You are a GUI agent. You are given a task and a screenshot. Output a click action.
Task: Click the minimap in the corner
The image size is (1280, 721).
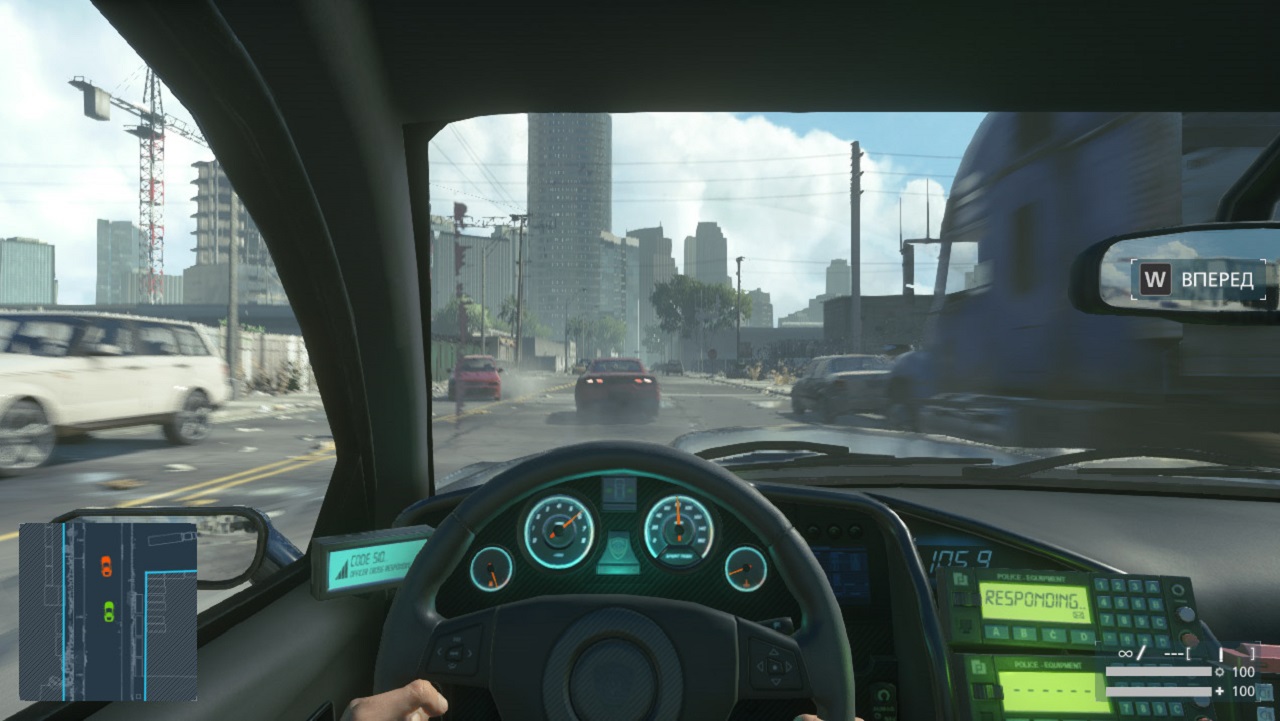108,611
